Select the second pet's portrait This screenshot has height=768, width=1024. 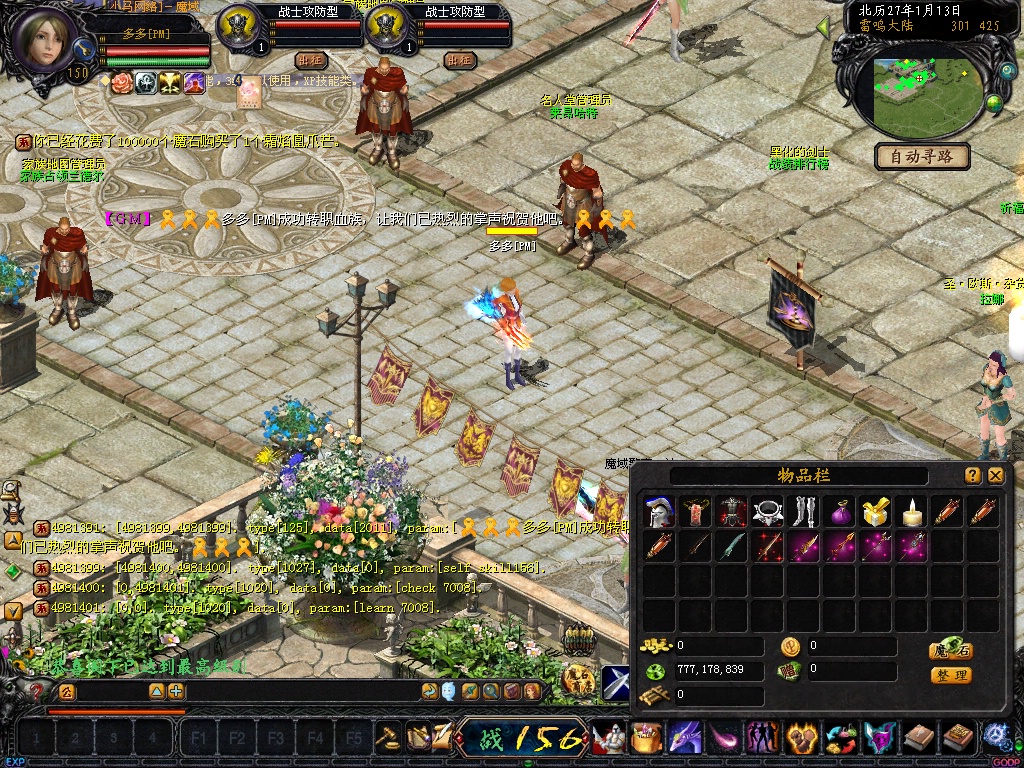pyautogui.click(x=385, y=27)
